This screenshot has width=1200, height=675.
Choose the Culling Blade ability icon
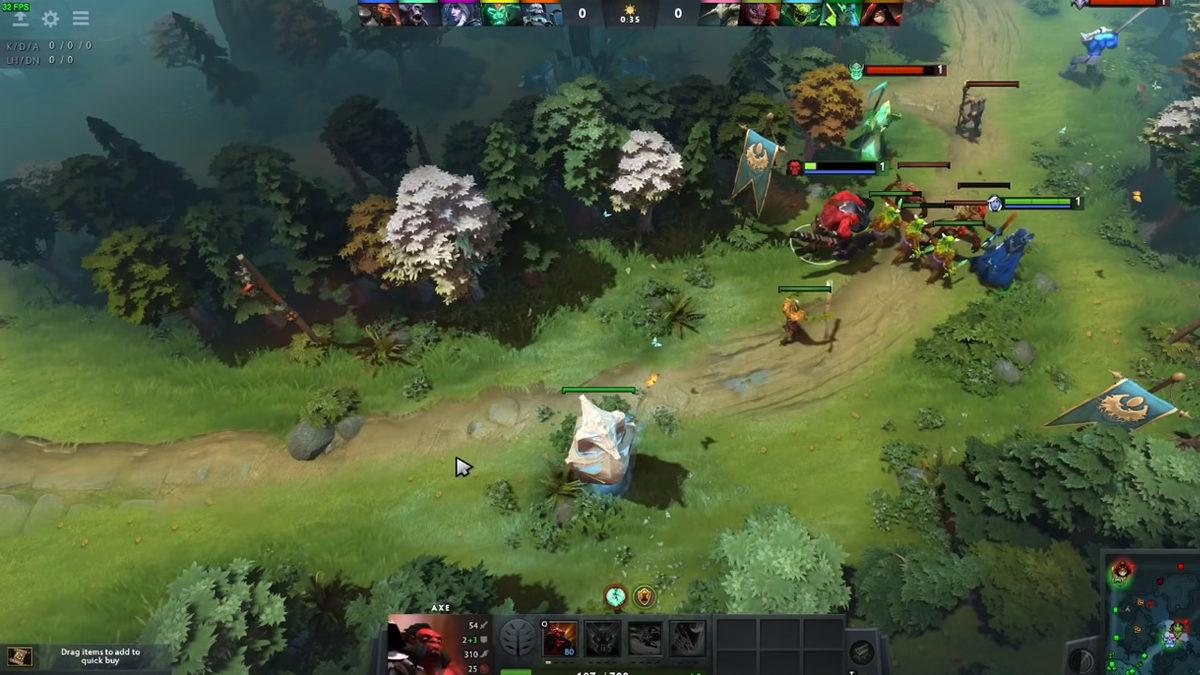(688, 639)
